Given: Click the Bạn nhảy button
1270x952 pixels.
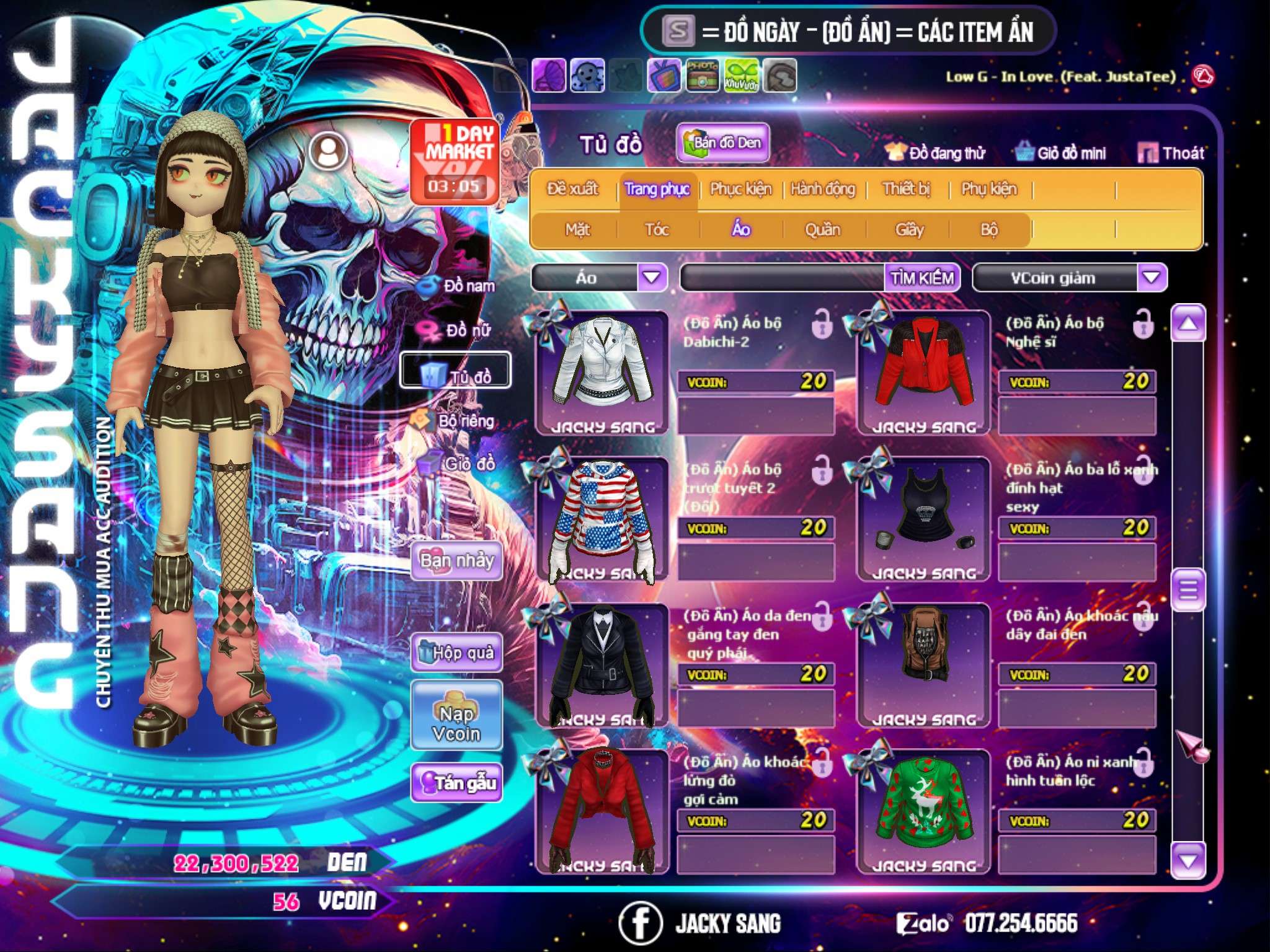Looking at the screenshot, I should [x=456, y=561].
